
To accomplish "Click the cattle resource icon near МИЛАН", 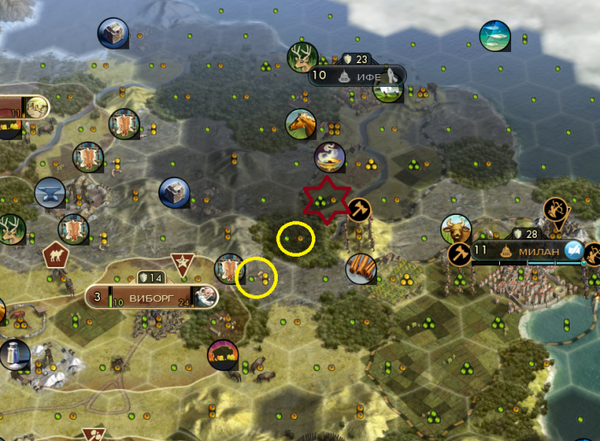I will coord(457,229).
